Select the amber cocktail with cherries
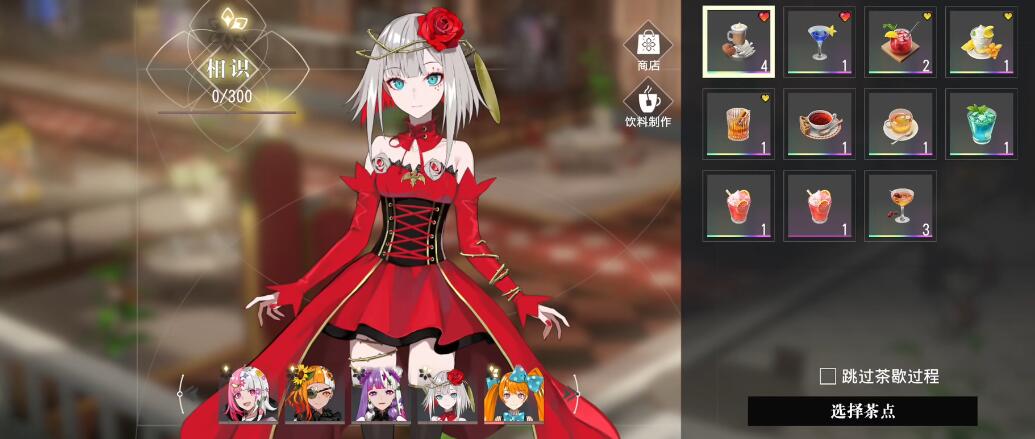 pos(900,206)
